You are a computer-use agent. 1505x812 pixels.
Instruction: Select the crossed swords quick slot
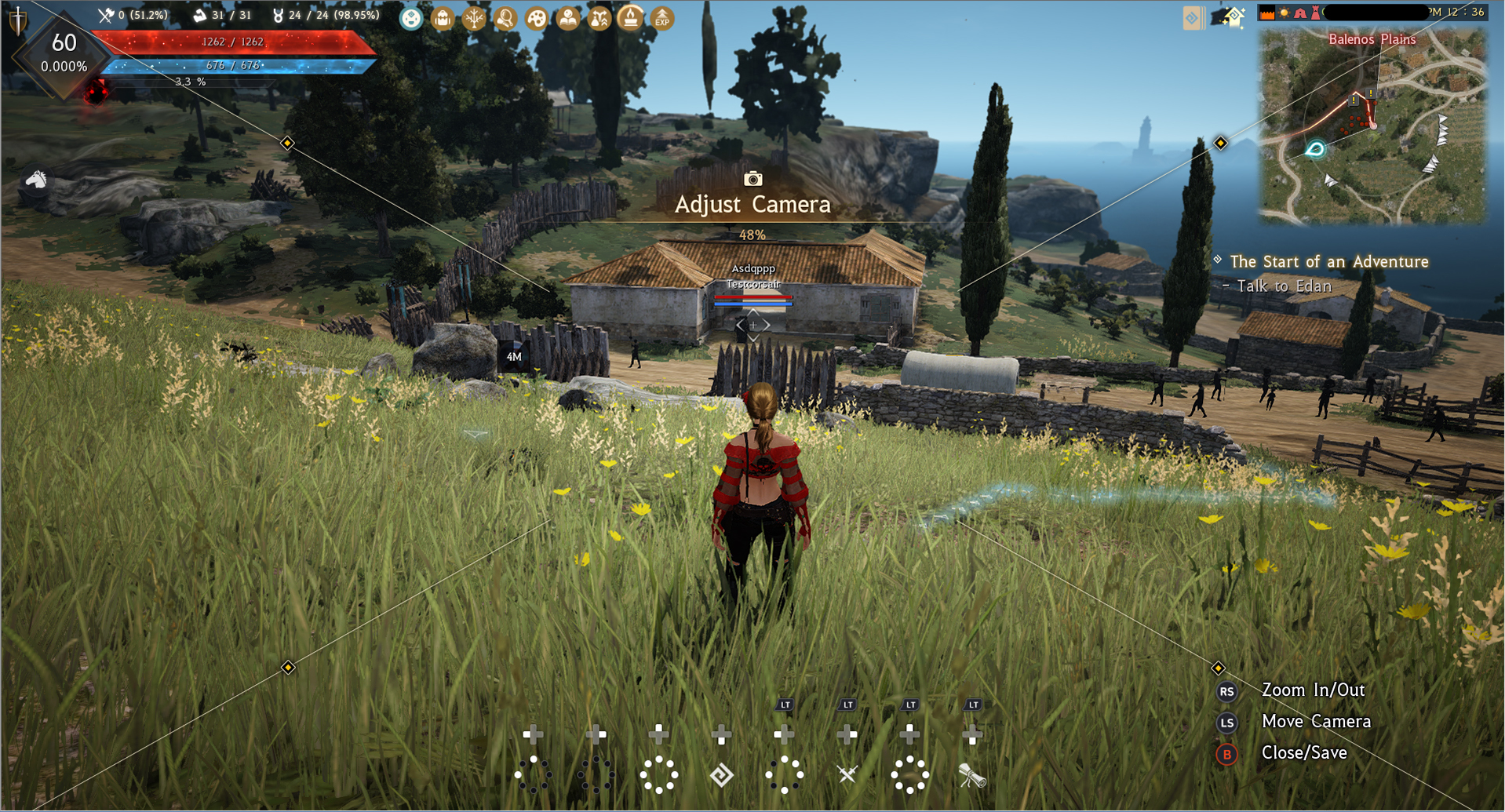(x=847, y=775)
